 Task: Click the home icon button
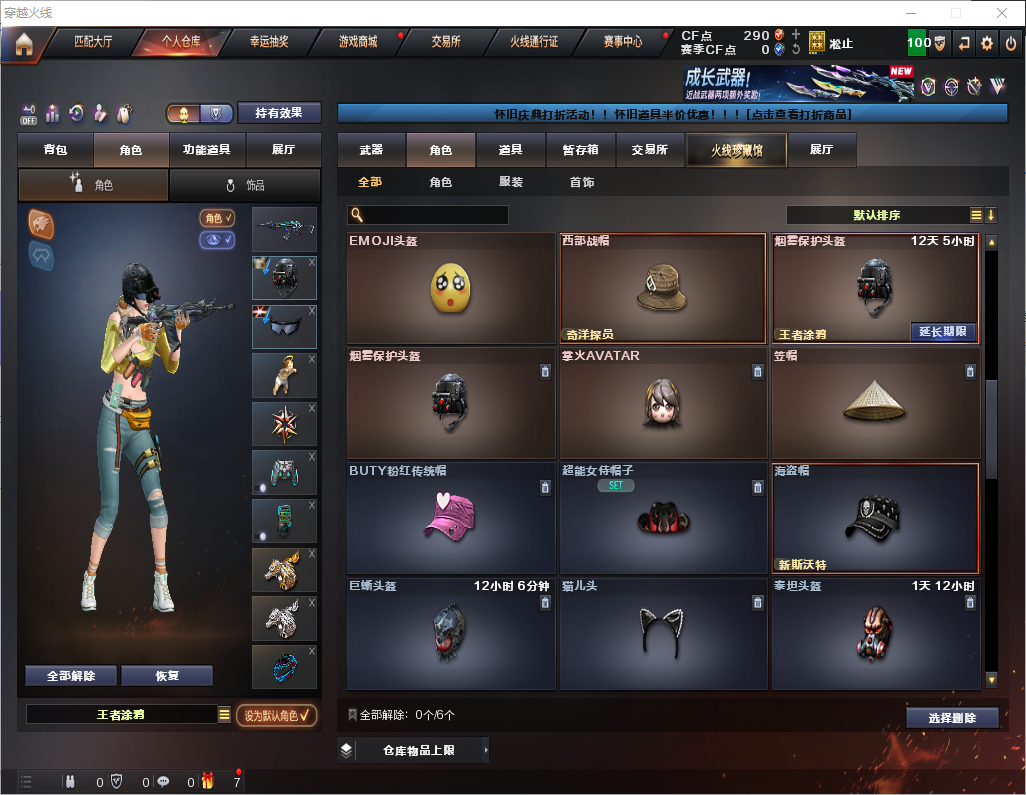23,44
